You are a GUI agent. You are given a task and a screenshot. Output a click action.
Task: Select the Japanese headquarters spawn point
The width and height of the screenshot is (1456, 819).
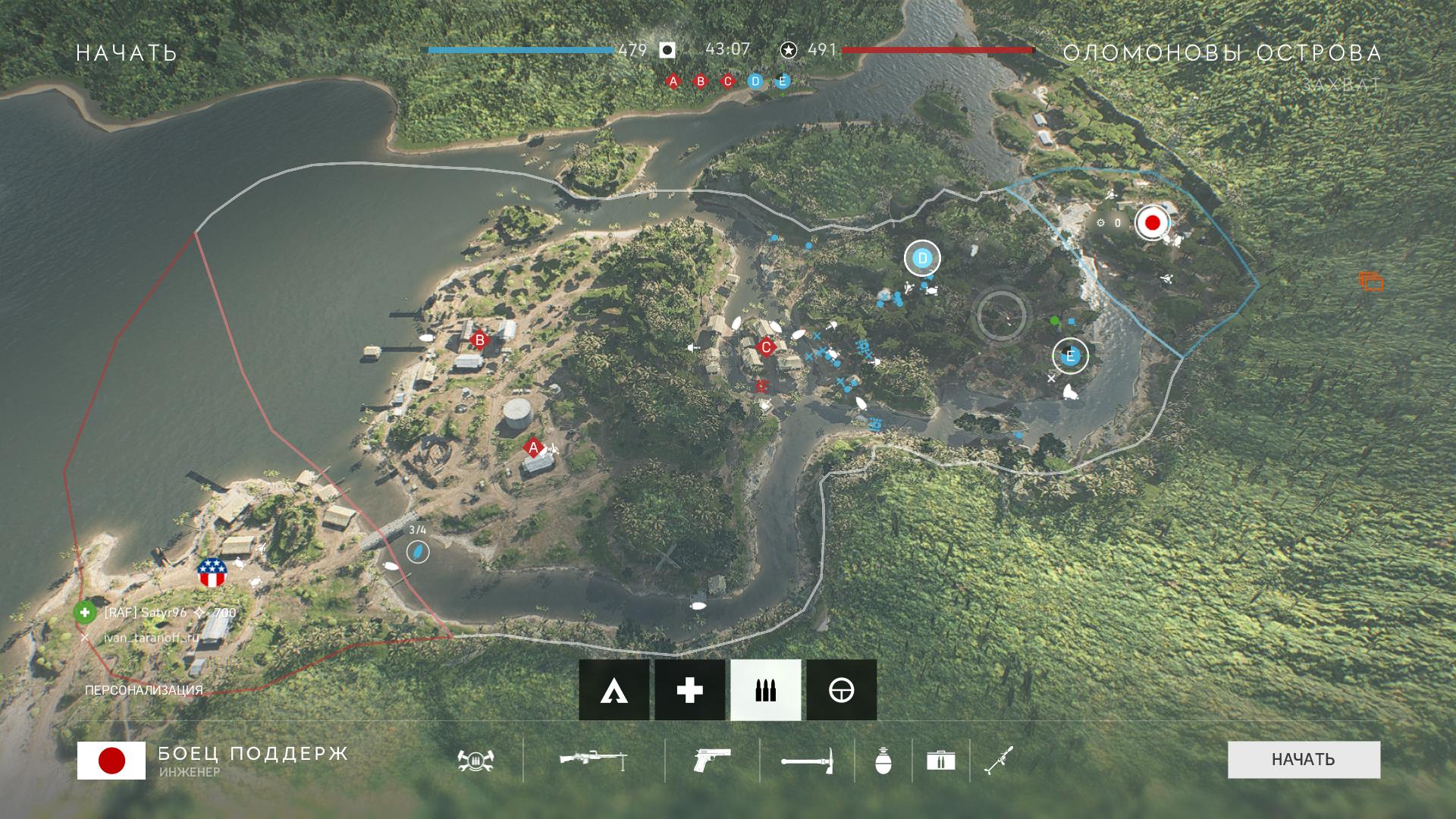pos(1152,223)
